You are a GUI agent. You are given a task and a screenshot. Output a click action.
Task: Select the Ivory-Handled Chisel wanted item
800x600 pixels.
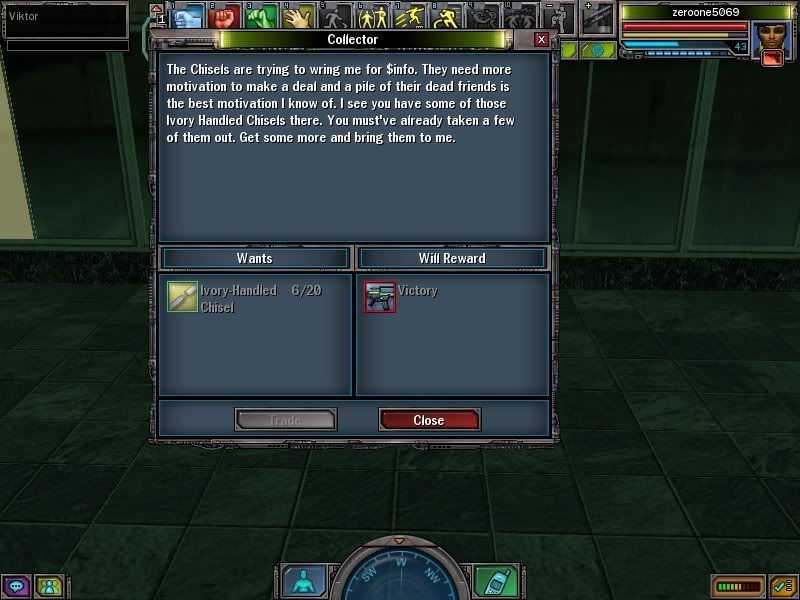pos(182,298)
